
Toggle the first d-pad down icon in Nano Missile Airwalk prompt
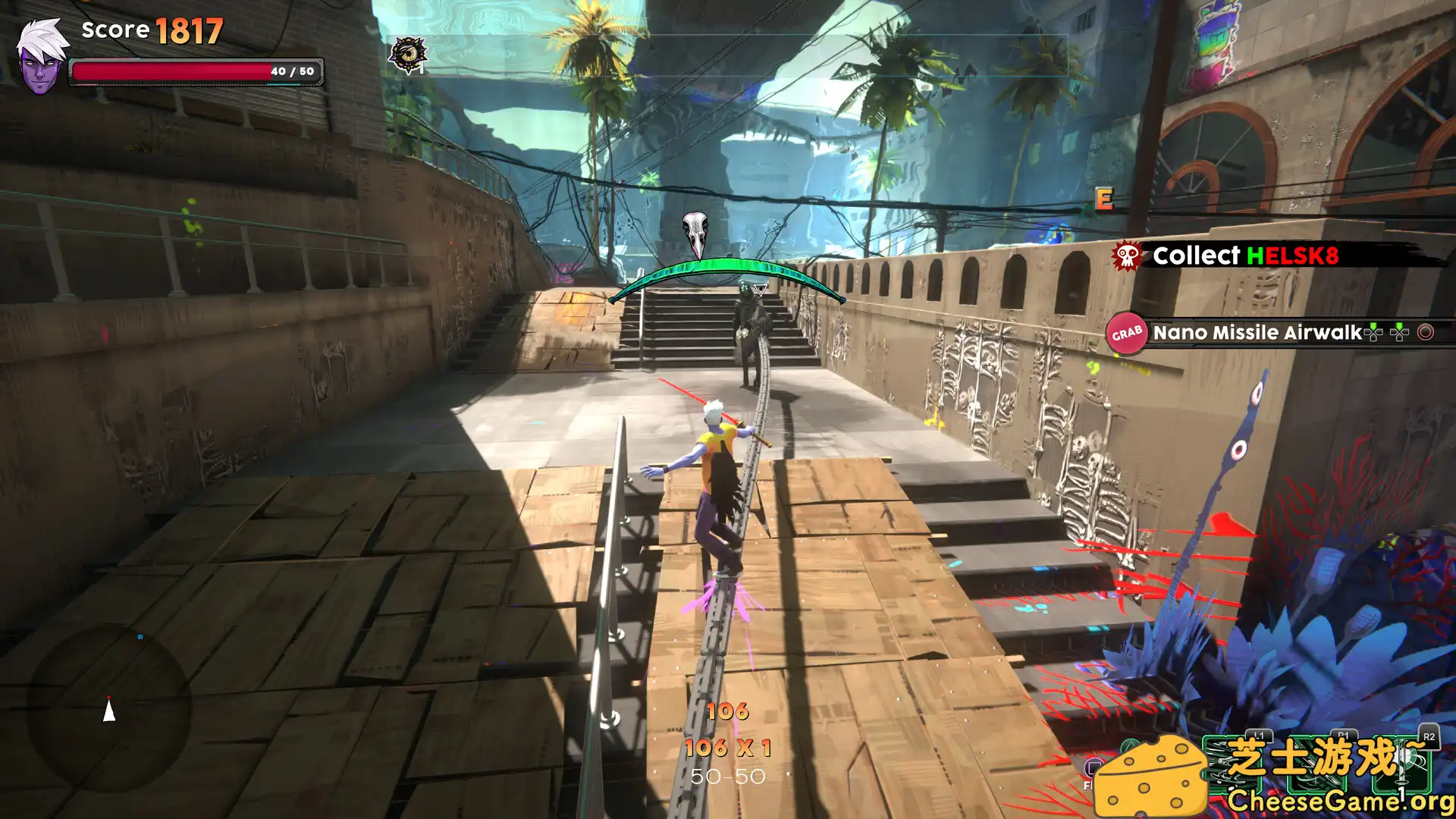tap(1373, 332)
